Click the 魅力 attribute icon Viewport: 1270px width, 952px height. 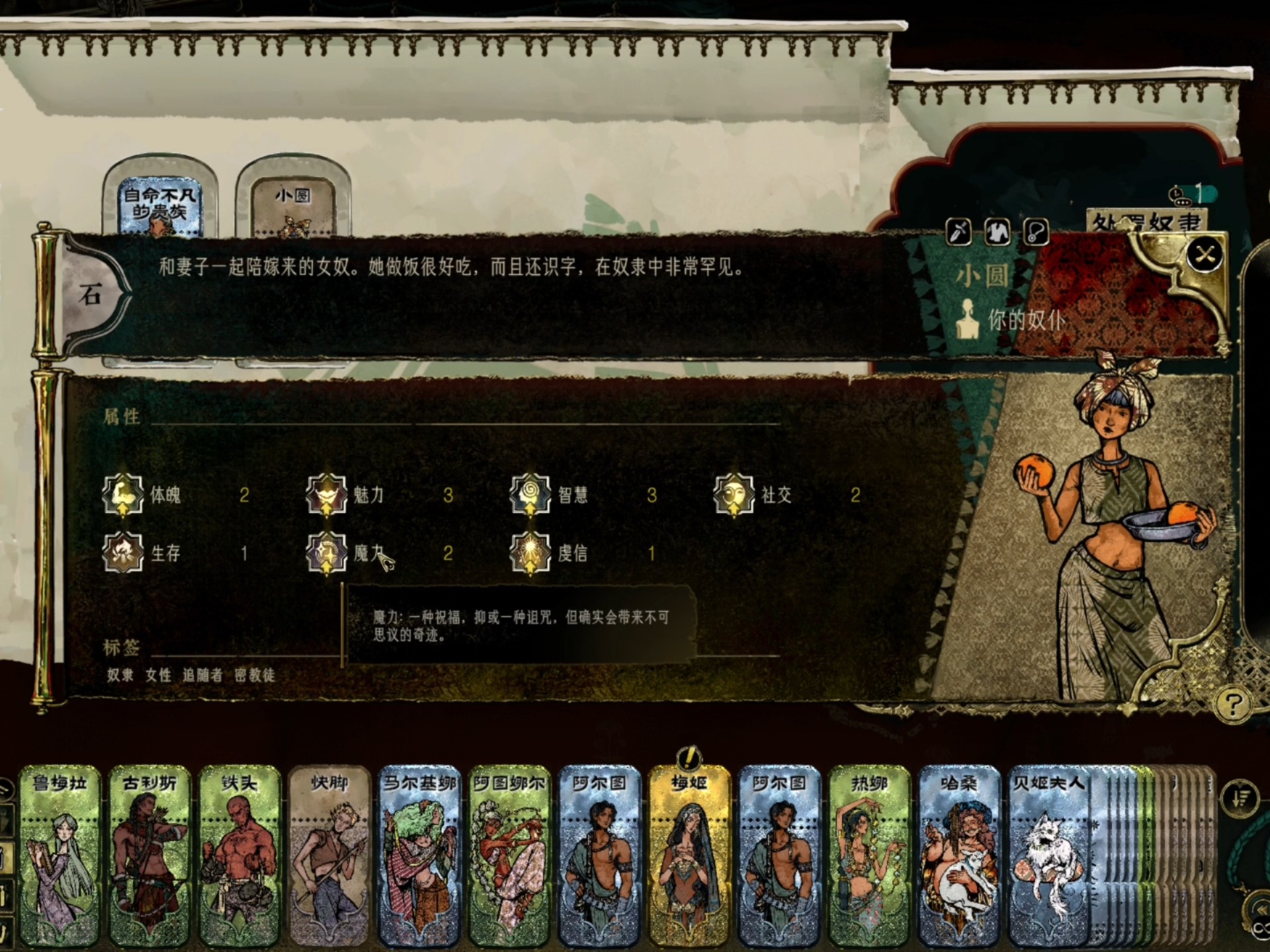[327, 495]
